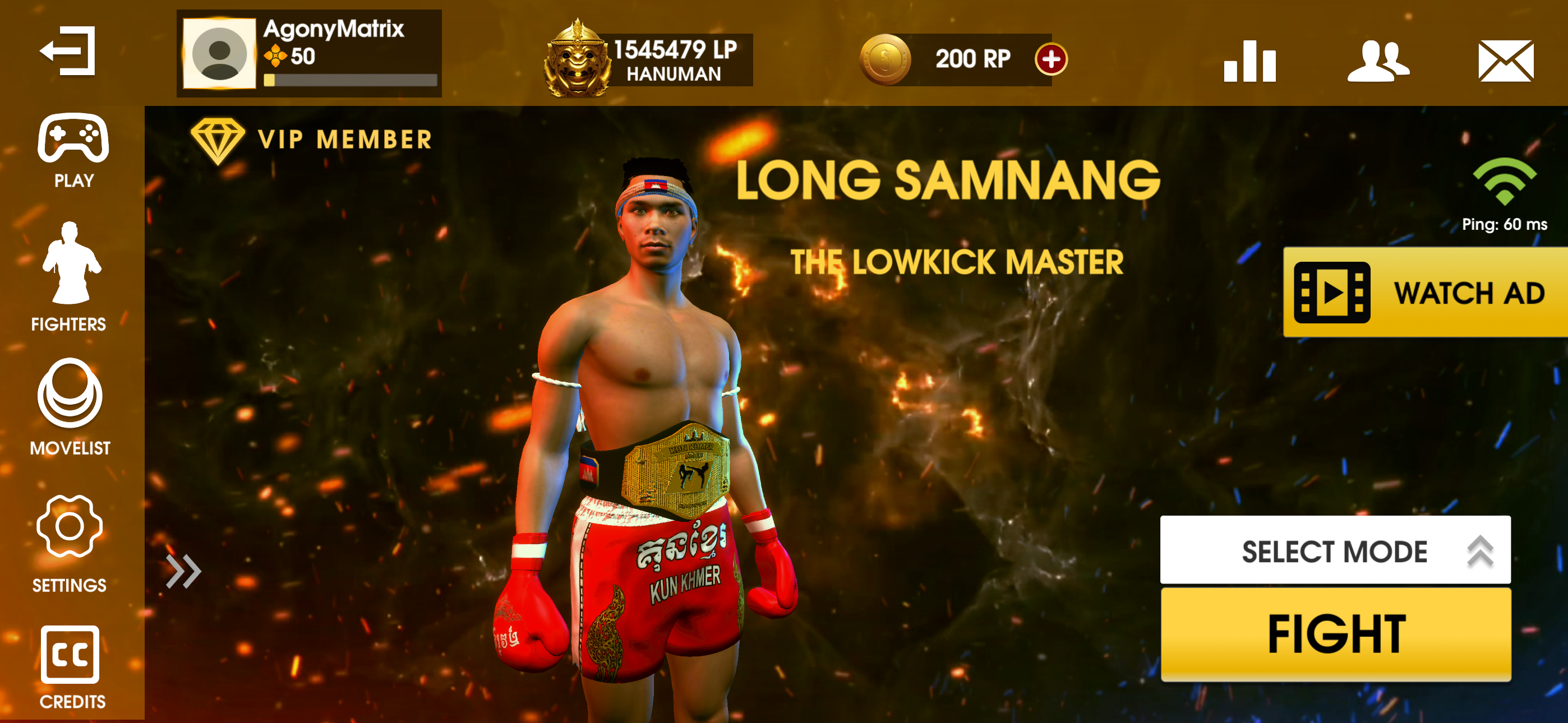Tap the VIP Member badge
Screen dimensions: 1568x723
(x=312, y=140)
